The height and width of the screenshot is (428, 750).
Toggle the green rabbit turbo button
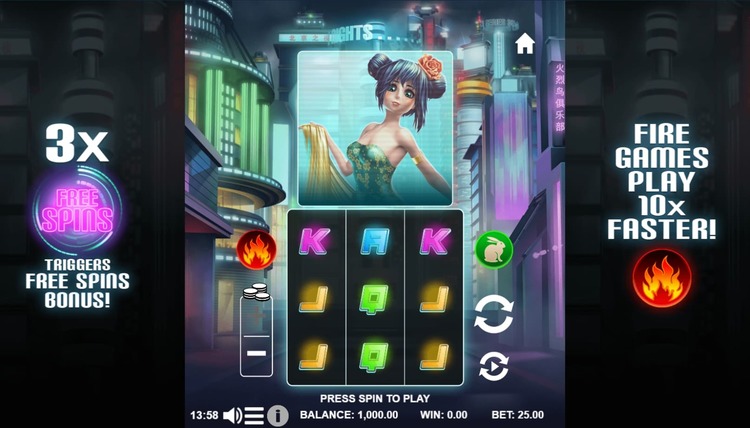tap(493, 248)
